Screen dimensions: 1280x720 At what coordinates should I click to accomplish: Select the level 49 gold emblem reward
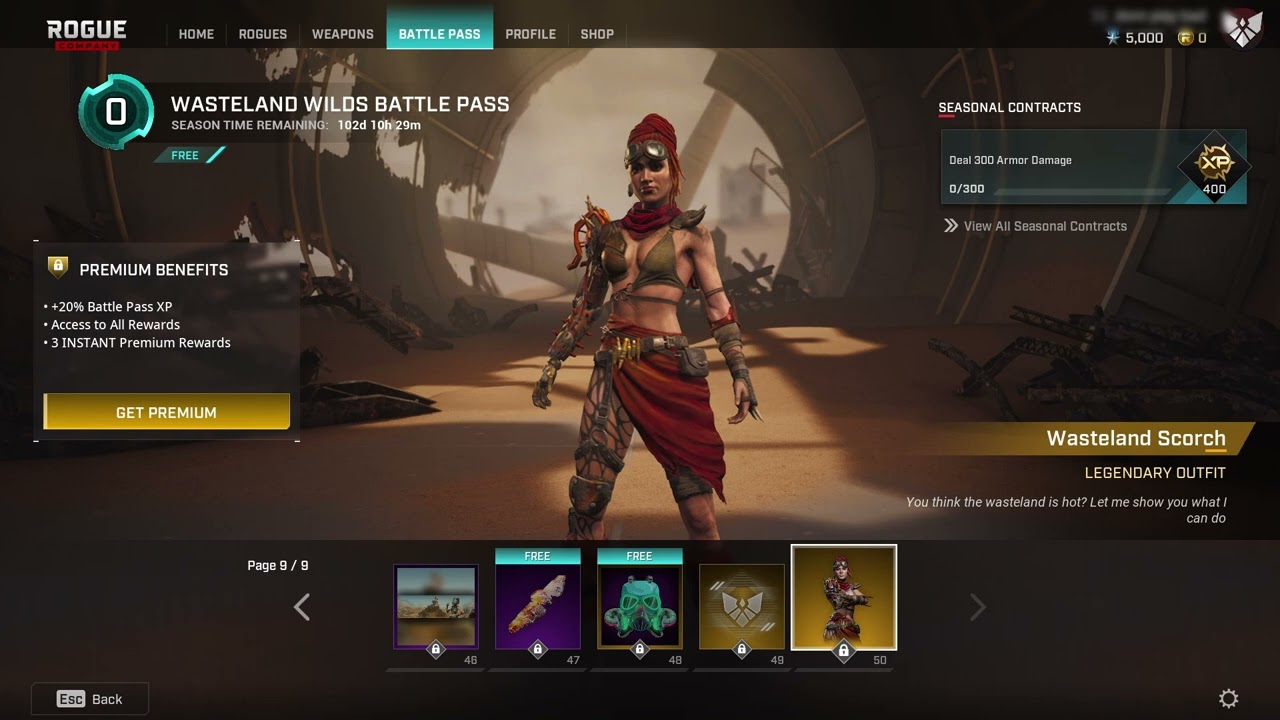[742, 607]
